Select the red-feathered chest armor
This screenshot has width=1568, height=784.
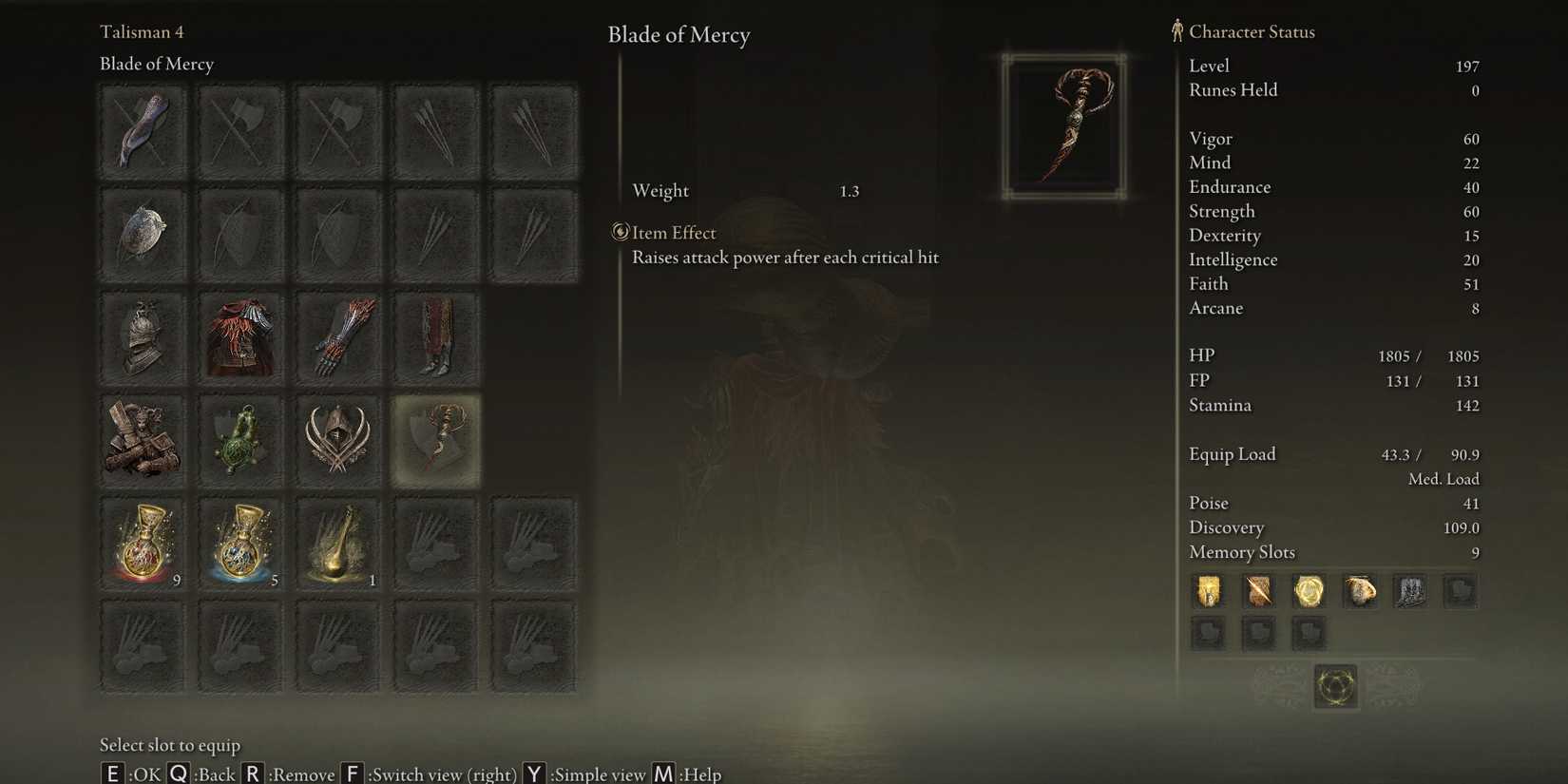[240, 337]
